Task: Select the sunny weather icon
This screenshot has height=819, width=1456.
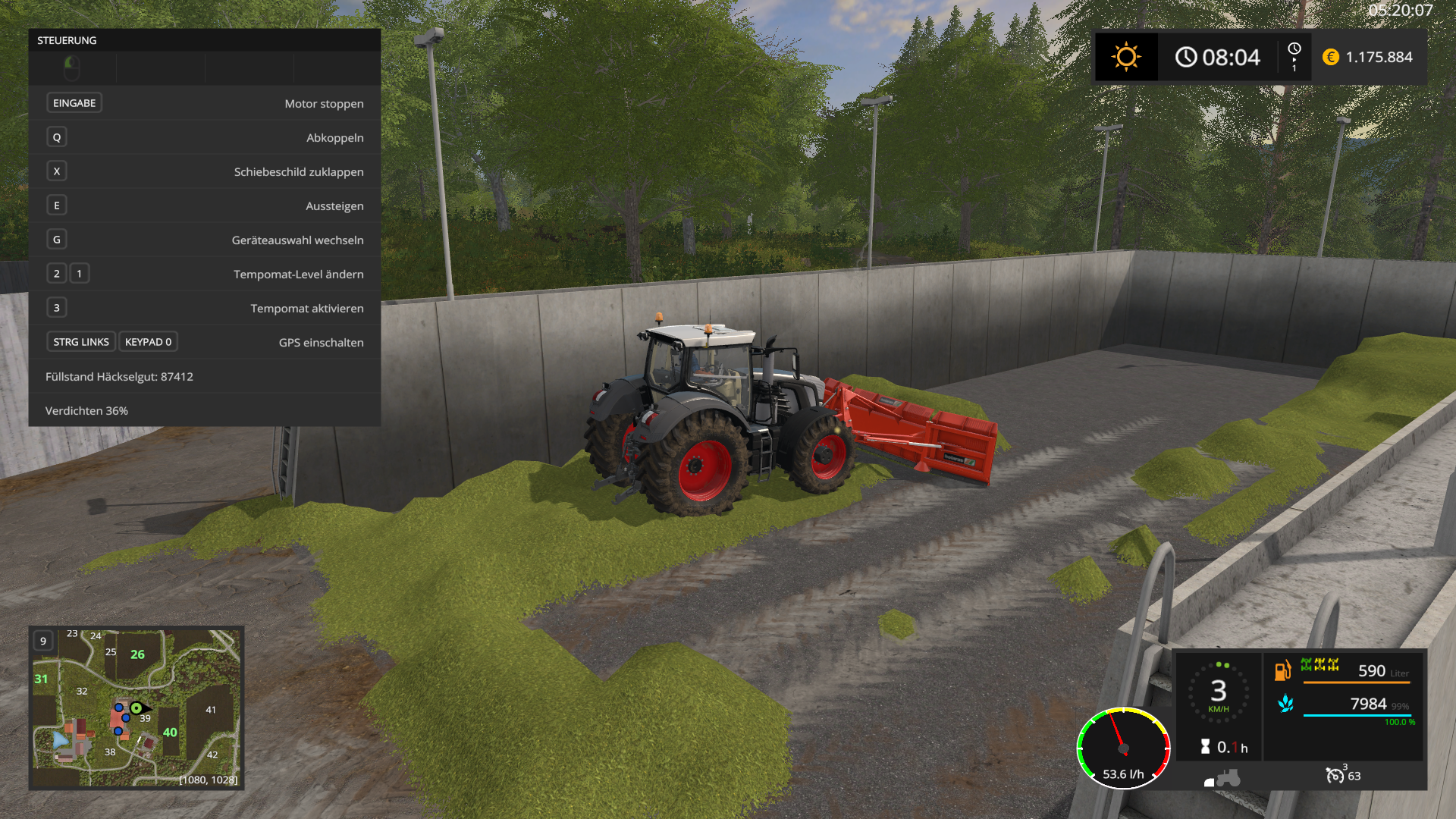Action: click(x=1126, y=57)
